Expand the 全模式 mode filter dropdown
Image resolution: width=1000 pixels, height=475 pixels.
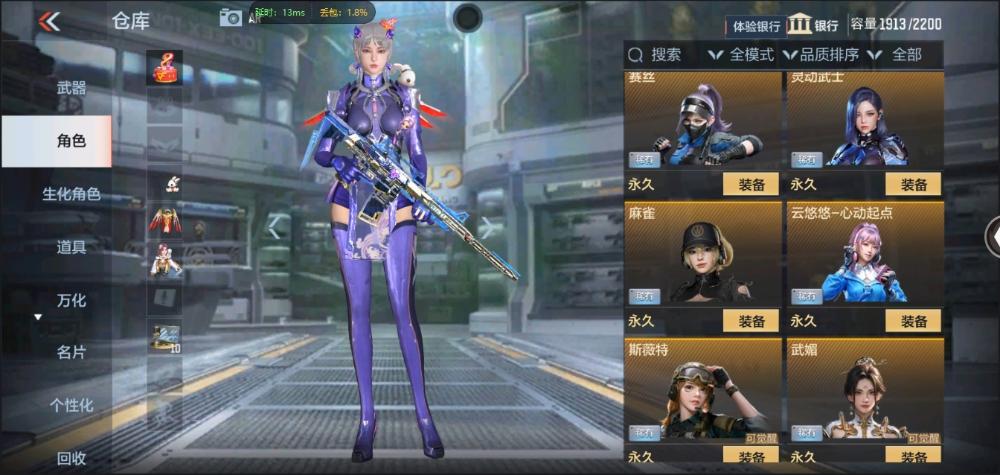coord(742,55)
